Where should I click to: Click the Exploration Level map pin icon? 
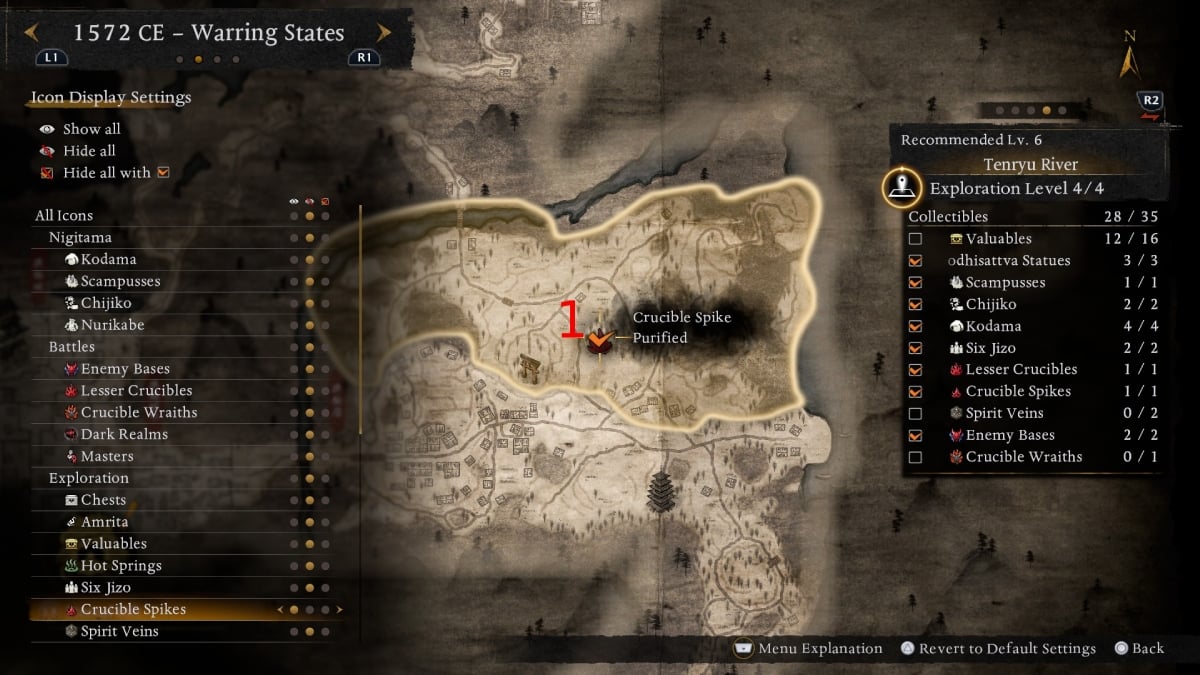point(904,186)
